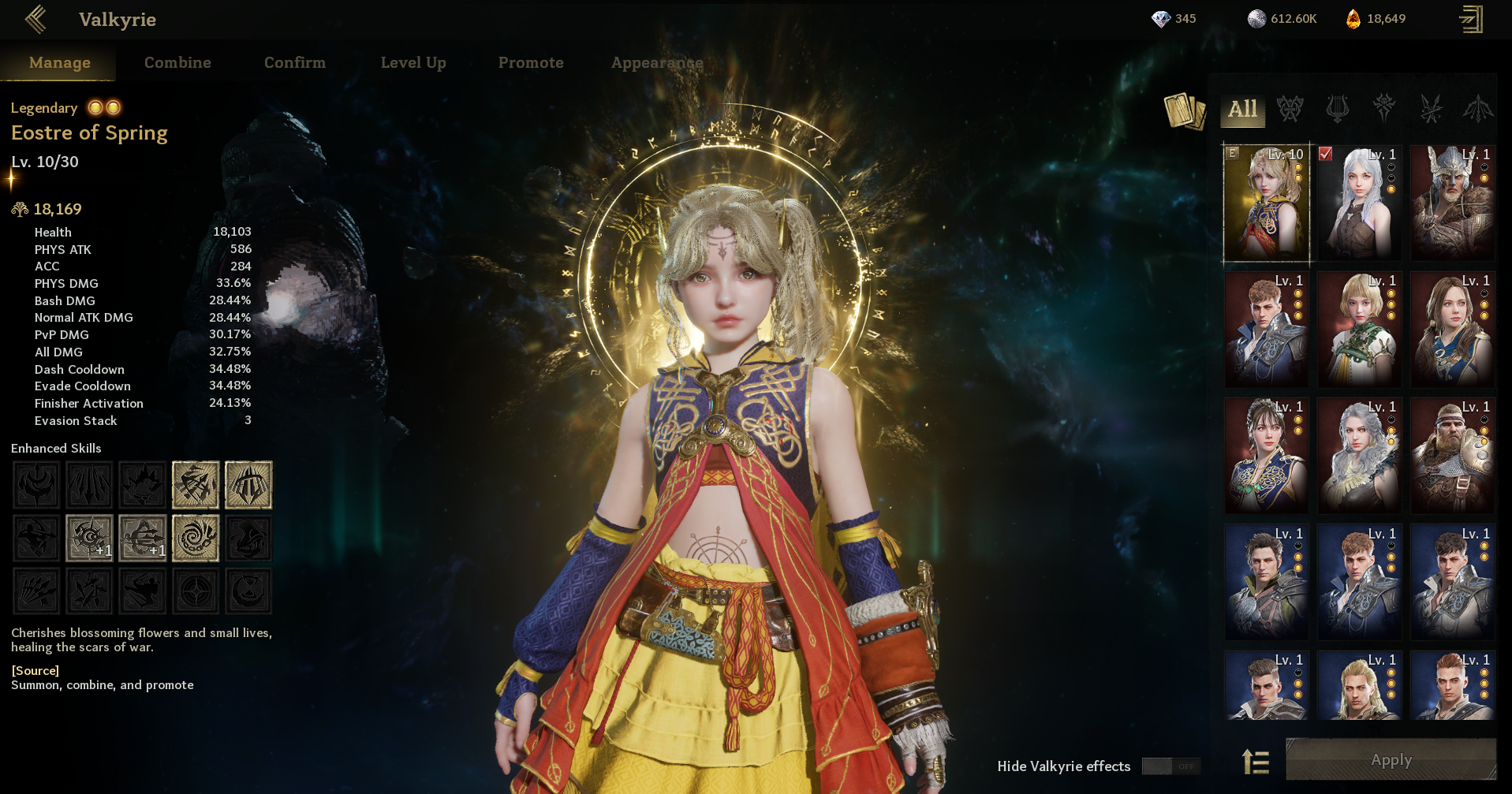Filter valkyries by the lyre icon

pos(1337,109)
